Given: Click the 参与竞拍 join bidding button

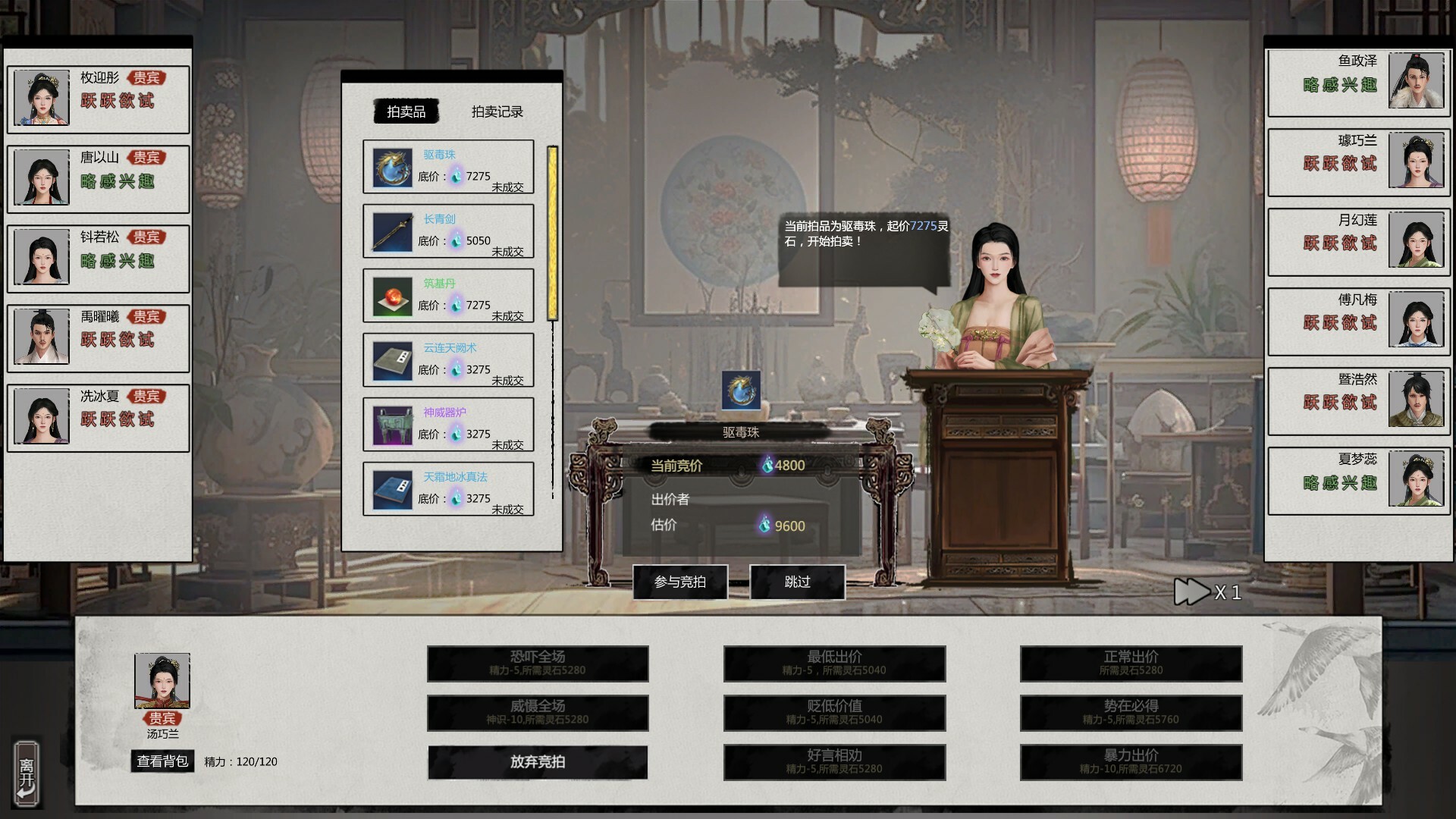Looking at the screenshot, I should (x=680, y=582).
